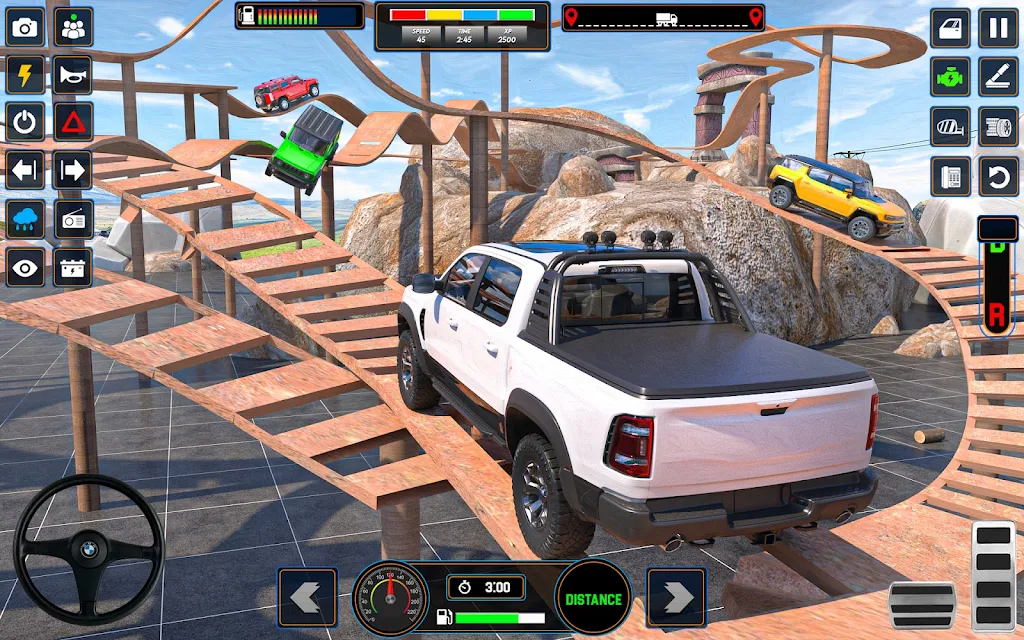Activate the yellow lightning bolt boost

pyautogui.click(x=25, y=74)
